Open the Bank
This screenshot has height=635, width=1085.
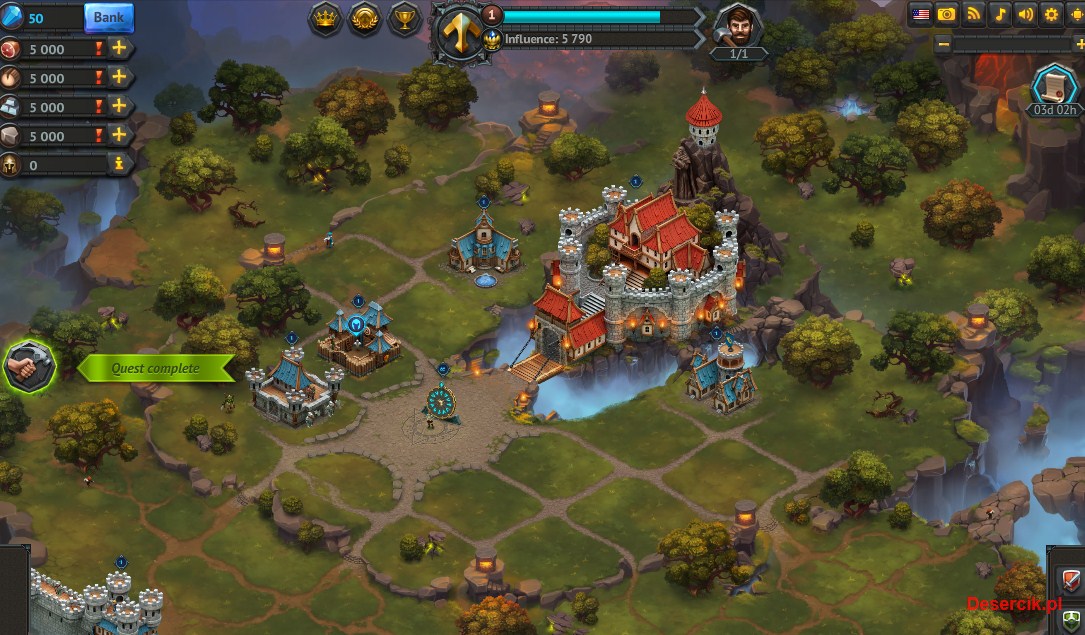point(108,17)
